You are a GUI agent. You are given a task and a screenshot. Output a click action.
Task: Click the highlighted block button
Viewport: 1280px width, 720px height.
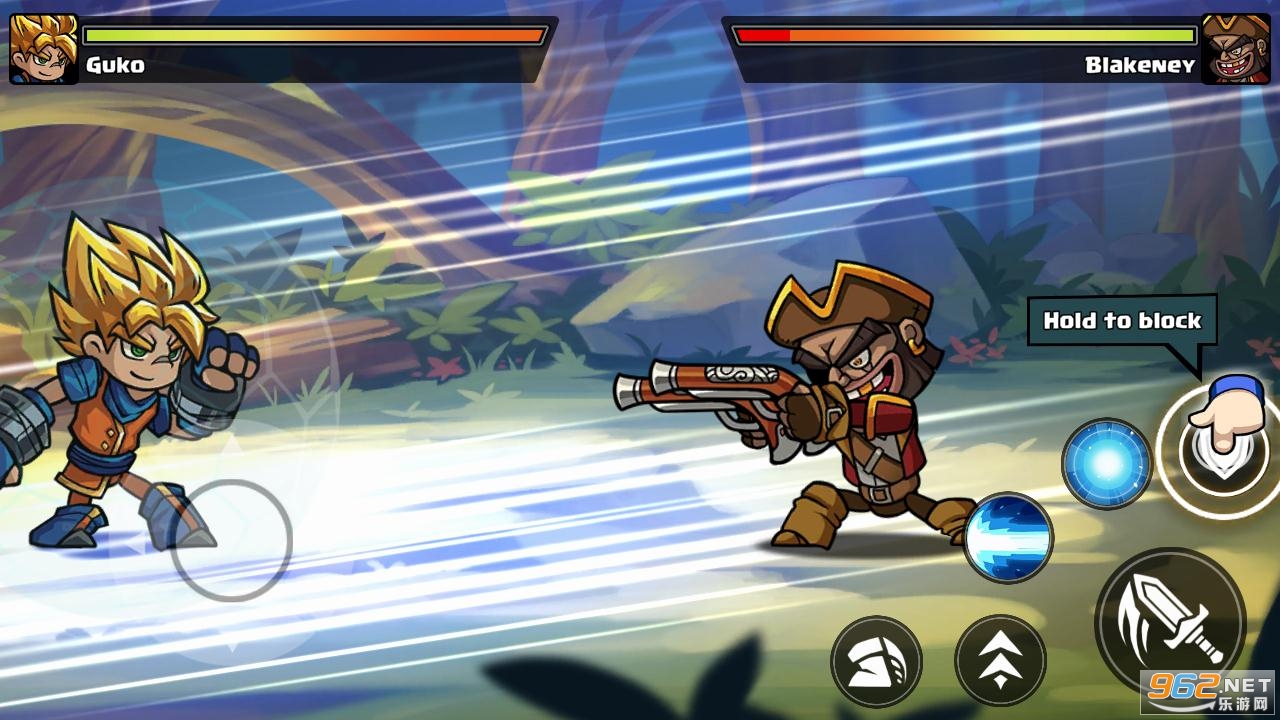1217,452
